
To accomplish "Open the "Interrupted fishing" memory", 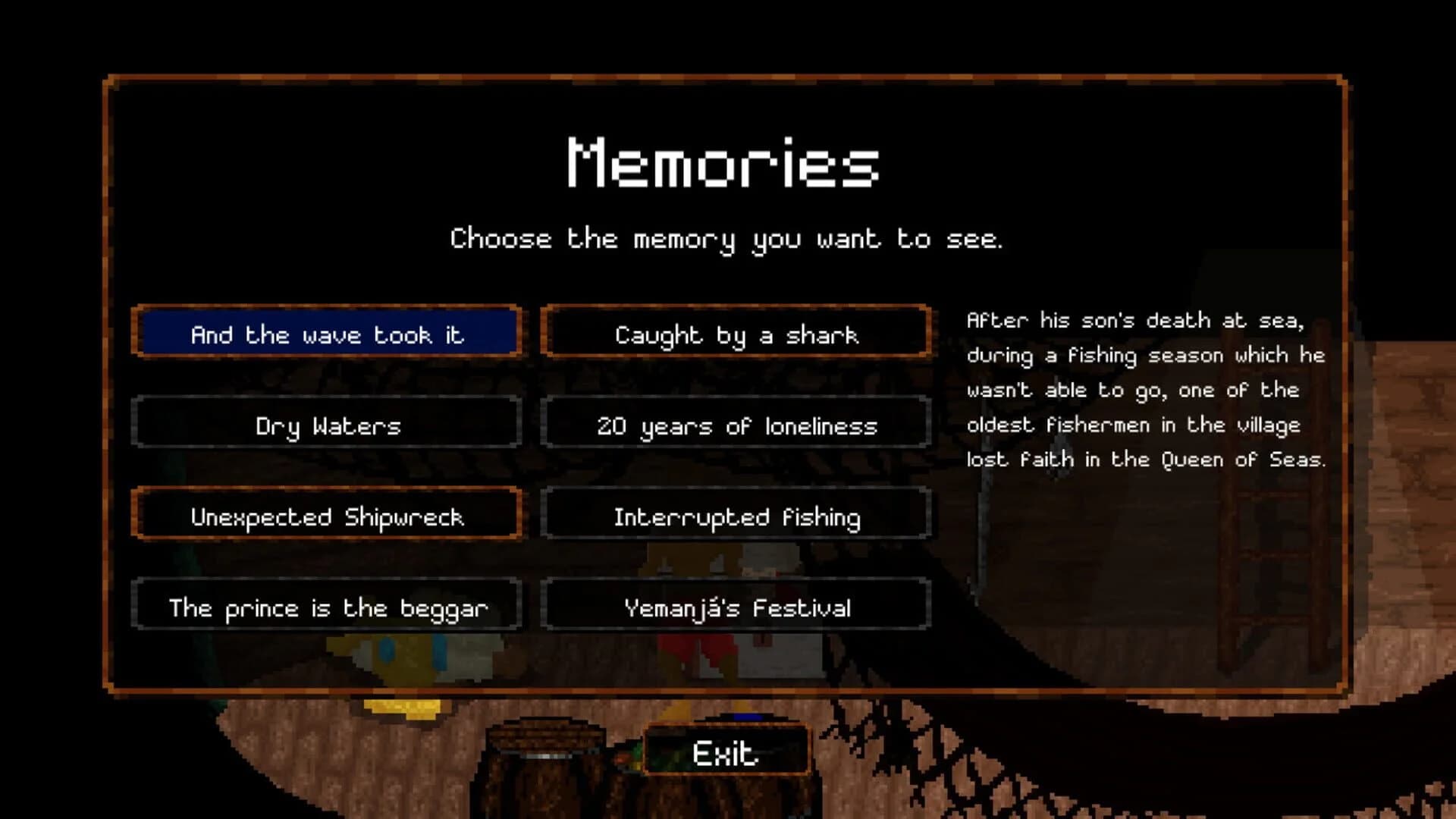I will pos(736,516).
